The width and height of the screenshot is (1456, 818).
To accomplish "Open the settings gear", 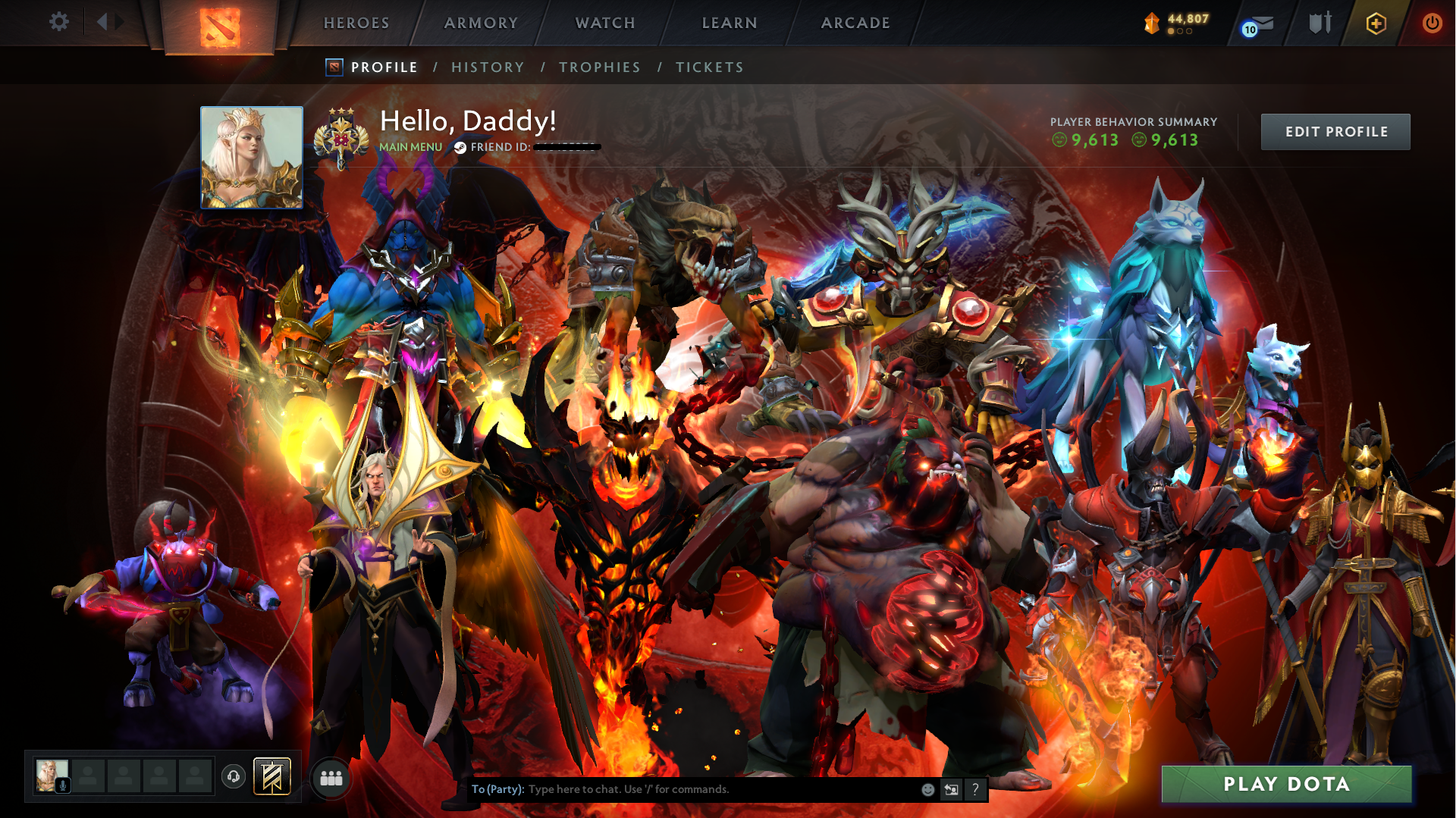I will tap(59, 22).
